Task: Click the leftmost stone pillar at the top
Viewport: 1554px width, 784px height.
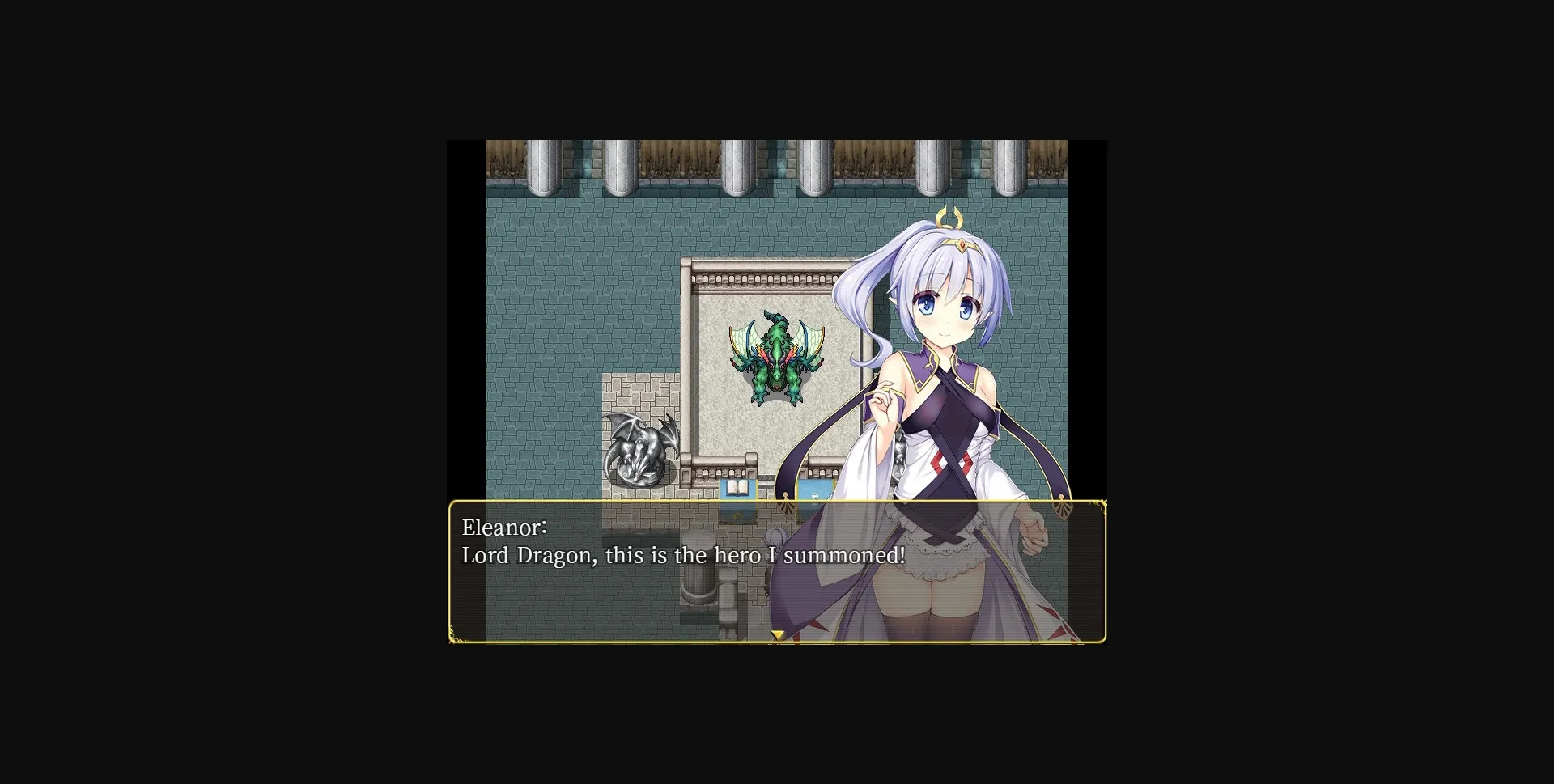Action: 541,166
